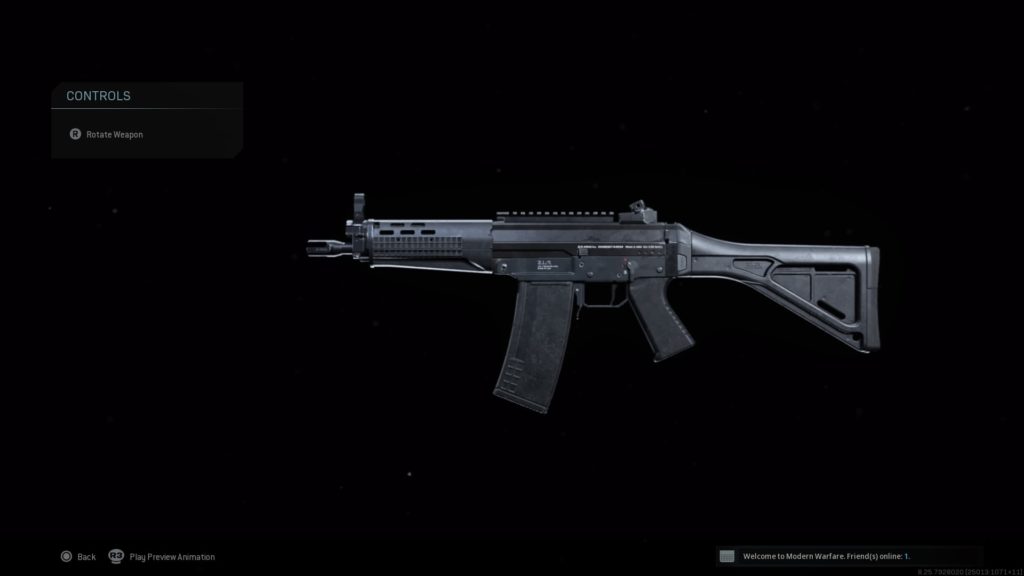
Task: Go Back from the weapon preview
Action: tap(78, 556)
